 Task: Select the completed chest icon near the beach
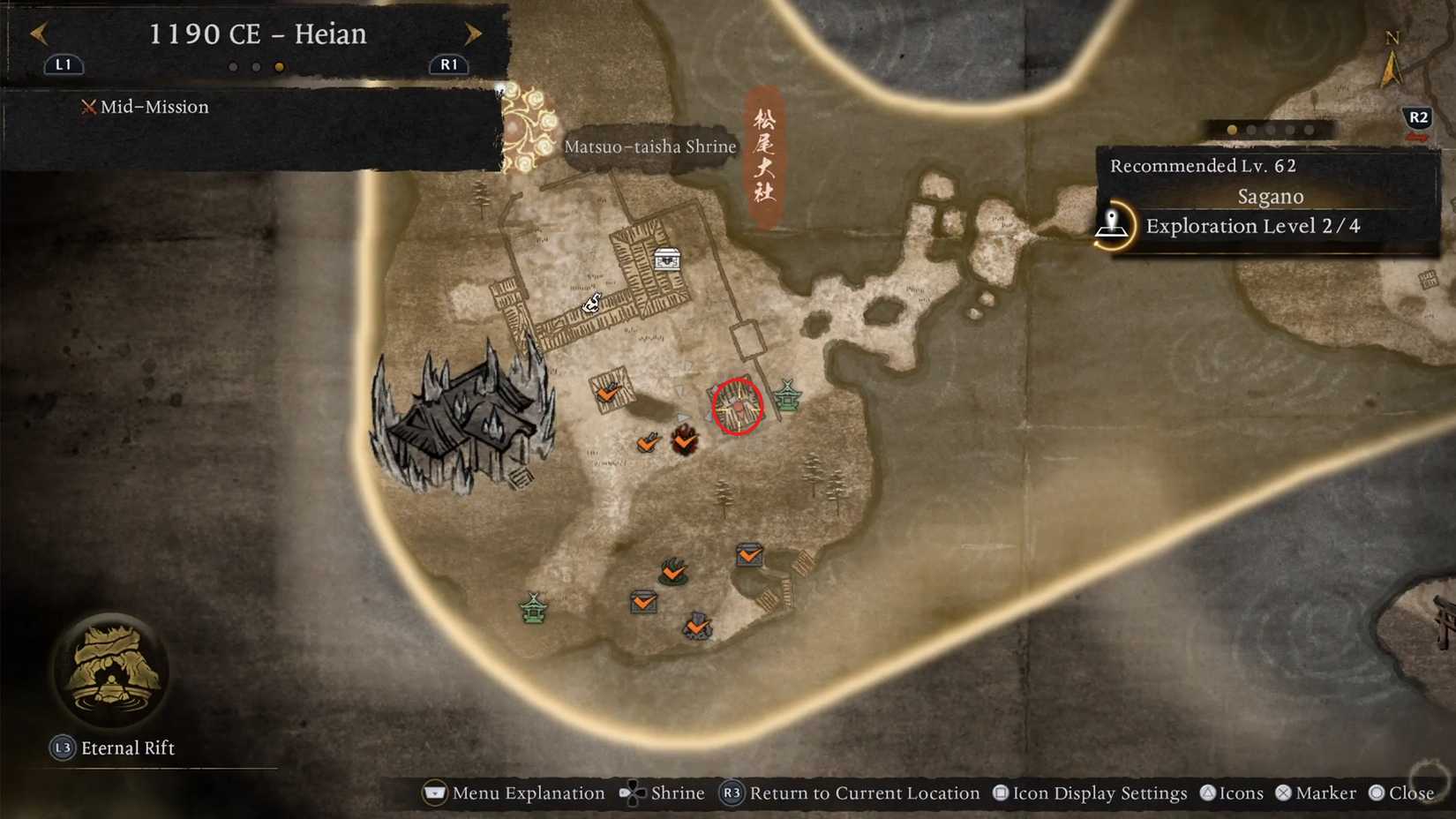click(x=749, y=556)
